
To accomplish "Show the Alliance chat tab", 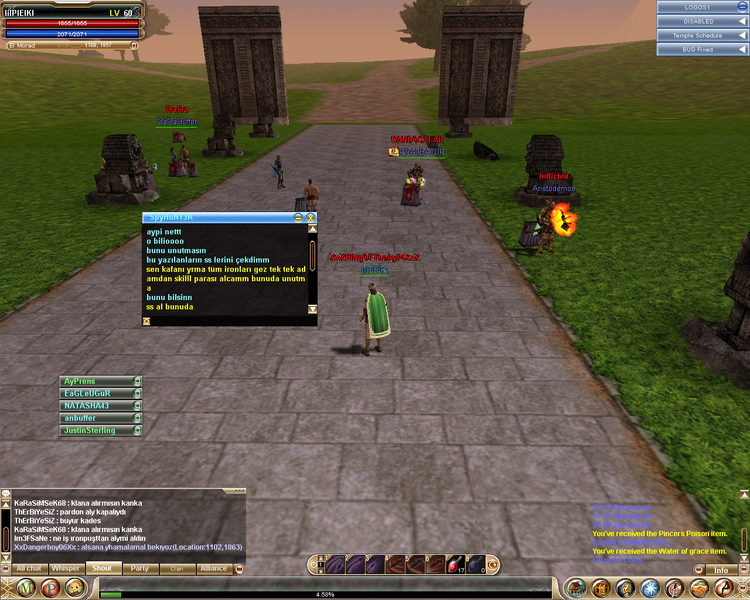I will [213, 568].
